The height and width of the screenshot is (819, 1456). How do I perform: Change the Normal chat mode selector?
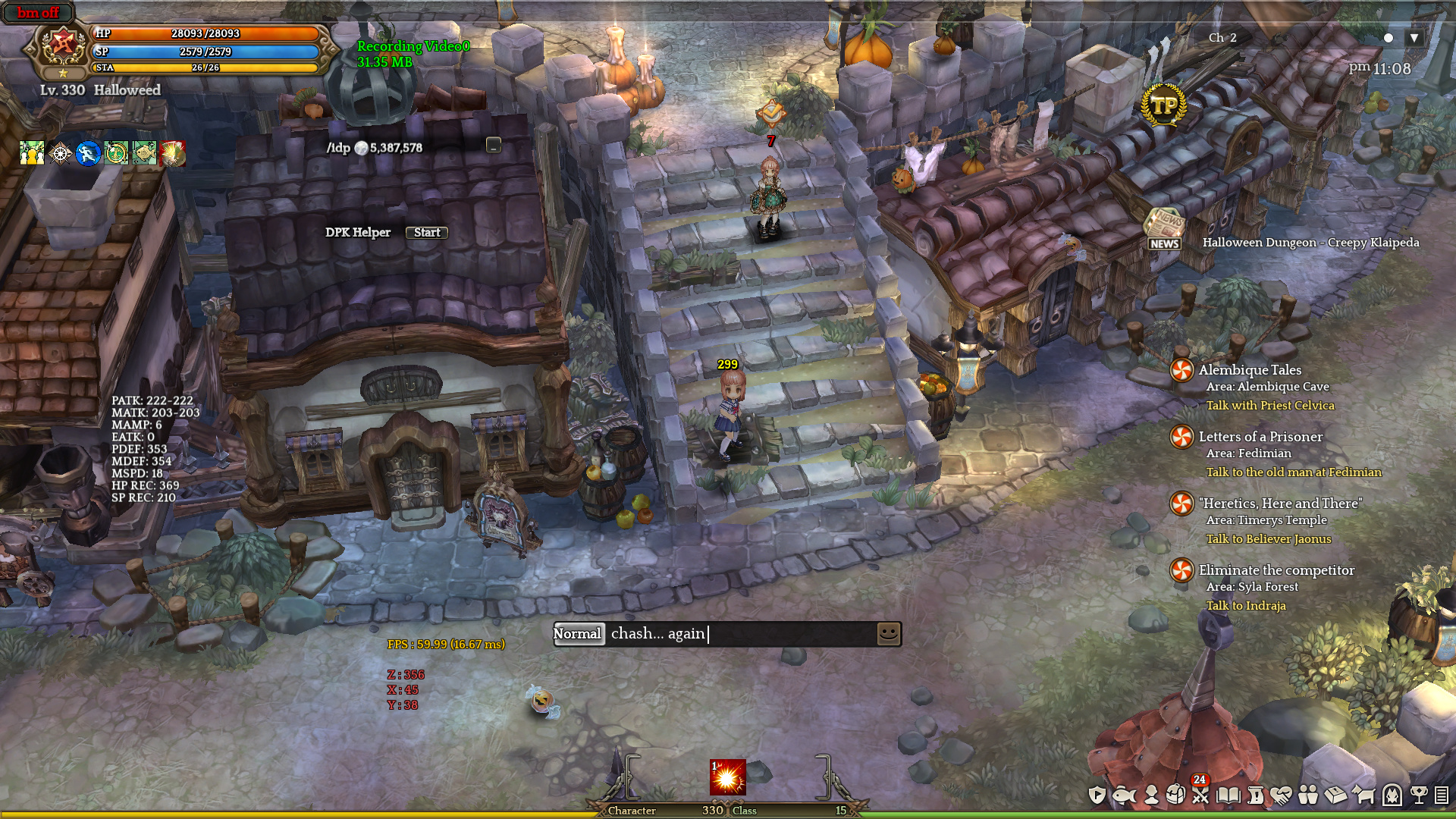577,634
